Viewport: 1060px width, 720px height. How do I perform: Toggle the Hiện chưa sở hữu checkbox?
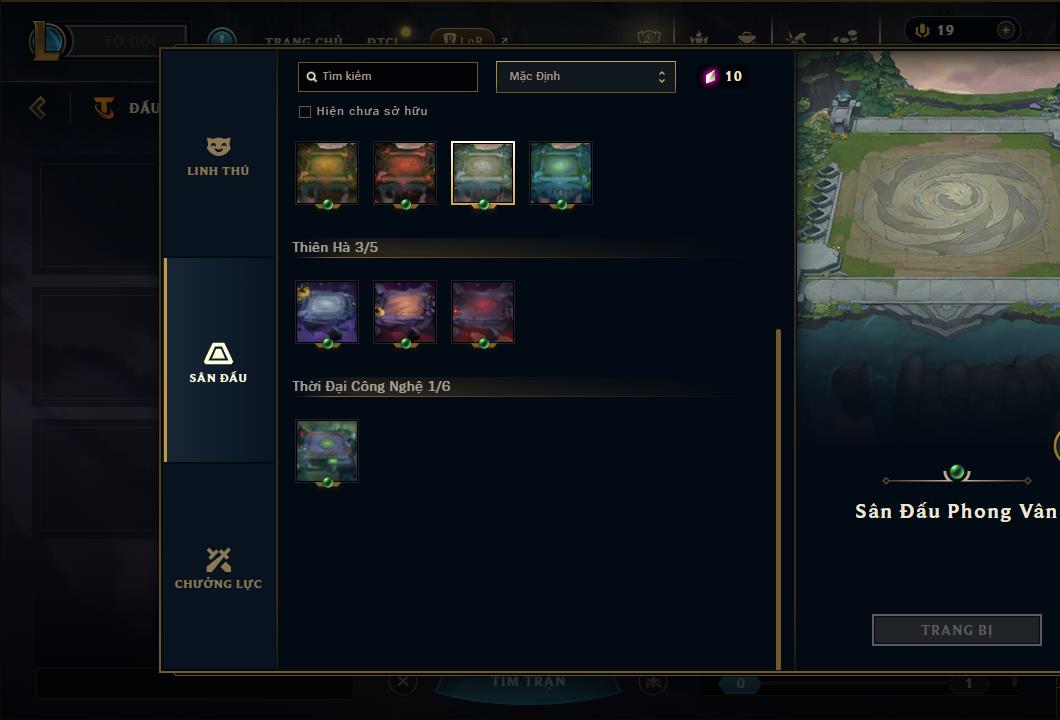[305, 112]
